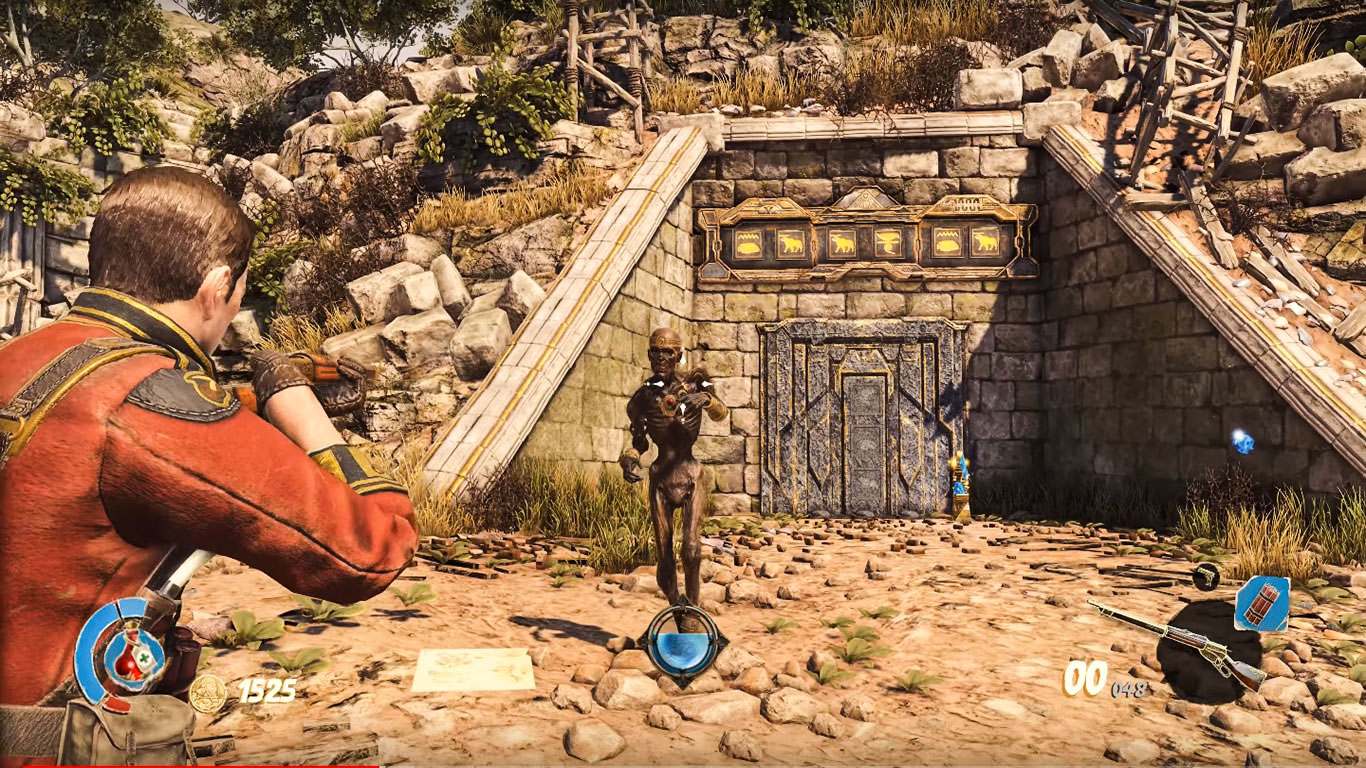Screen dimensions: 1366x768
Task: Switch to the pistol sidearm icon
Action: (x=1207, y=576)
